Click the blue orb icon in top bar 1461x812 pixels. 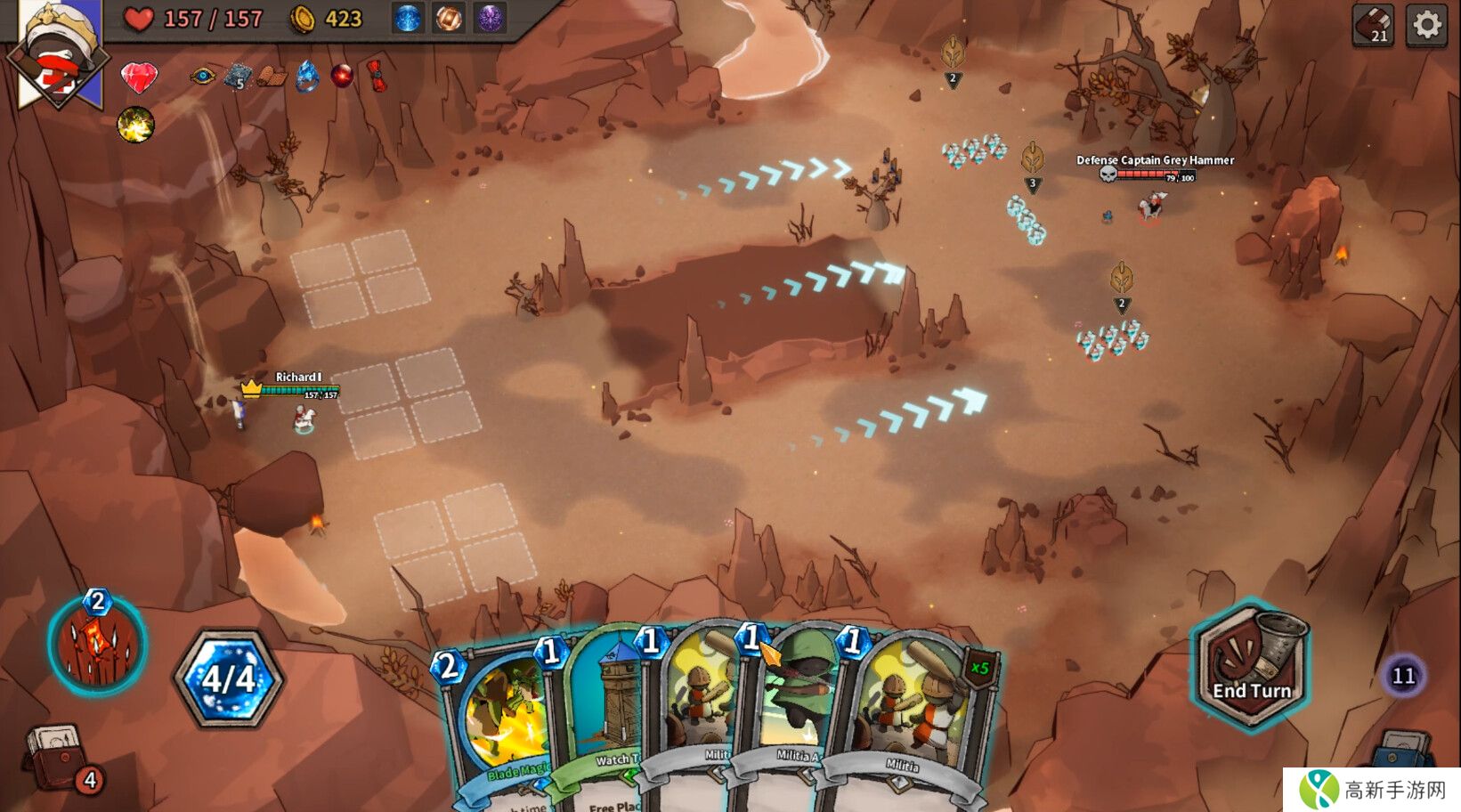point(408,19)
